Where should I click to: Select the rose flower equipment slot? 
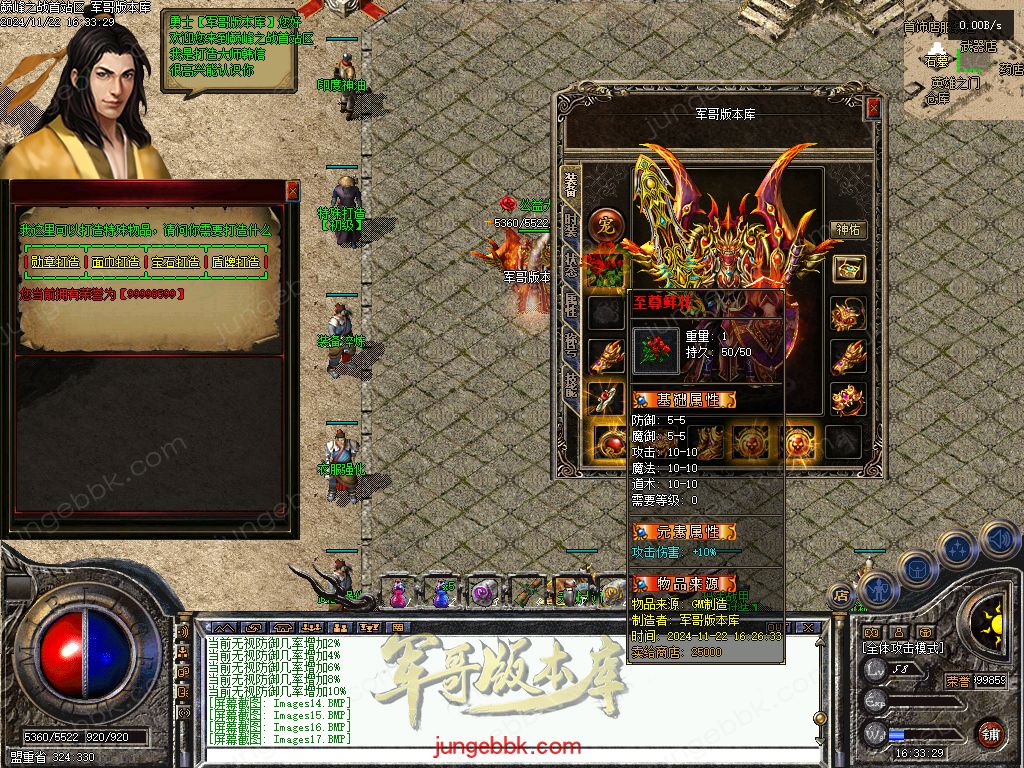(x=605, y=268)
